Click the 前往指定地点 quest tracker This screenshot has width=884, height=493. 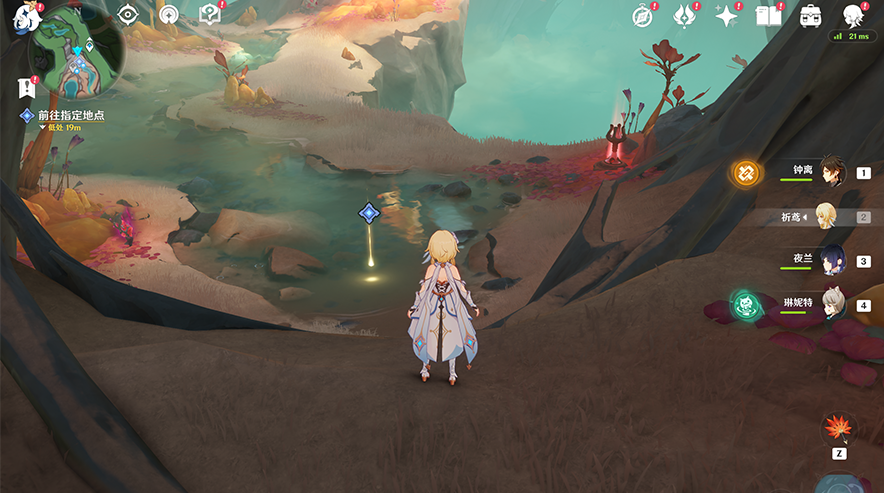click(70, 116)
